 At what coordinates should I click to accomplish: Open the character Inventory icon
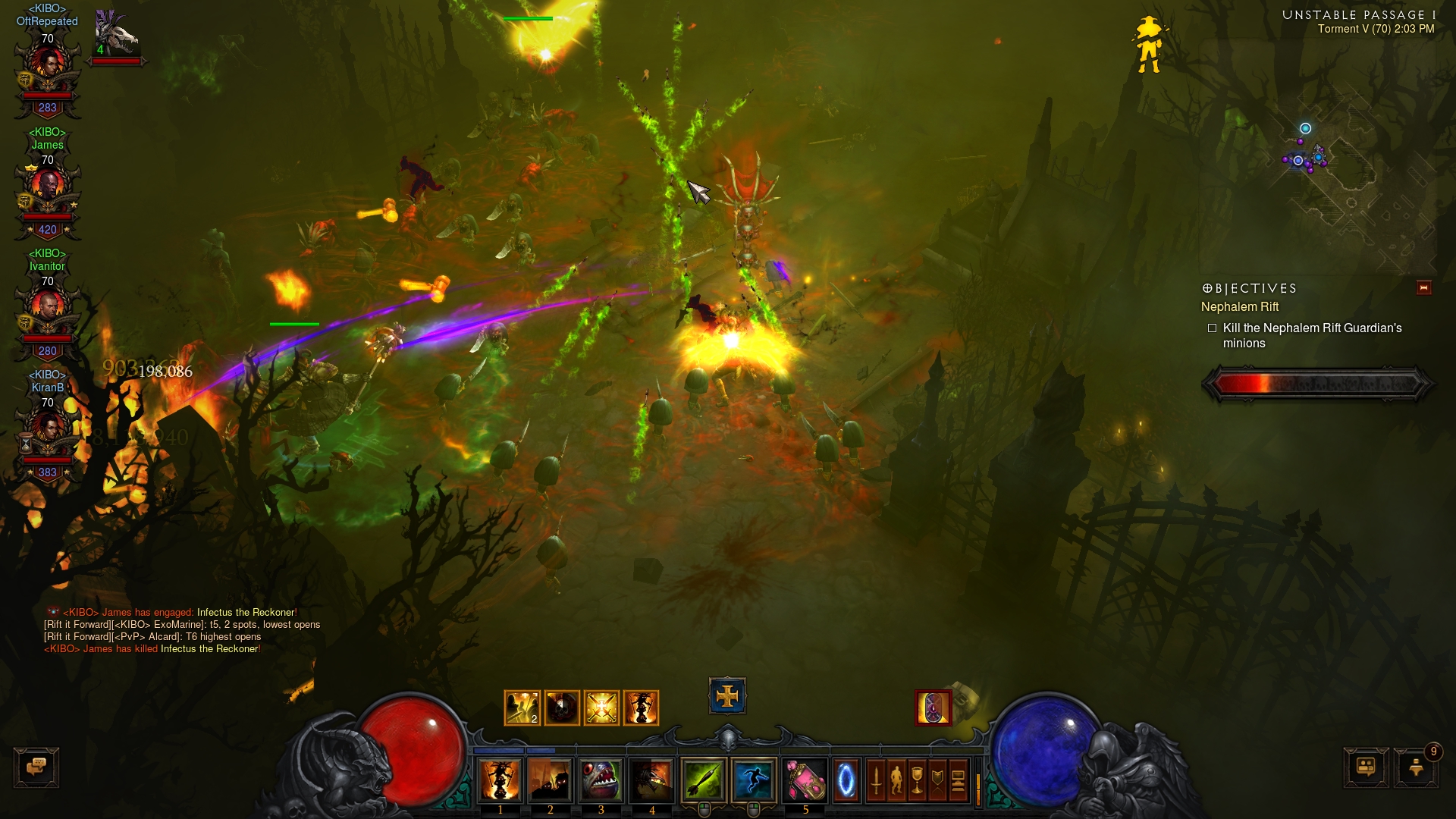pos(896,780)
